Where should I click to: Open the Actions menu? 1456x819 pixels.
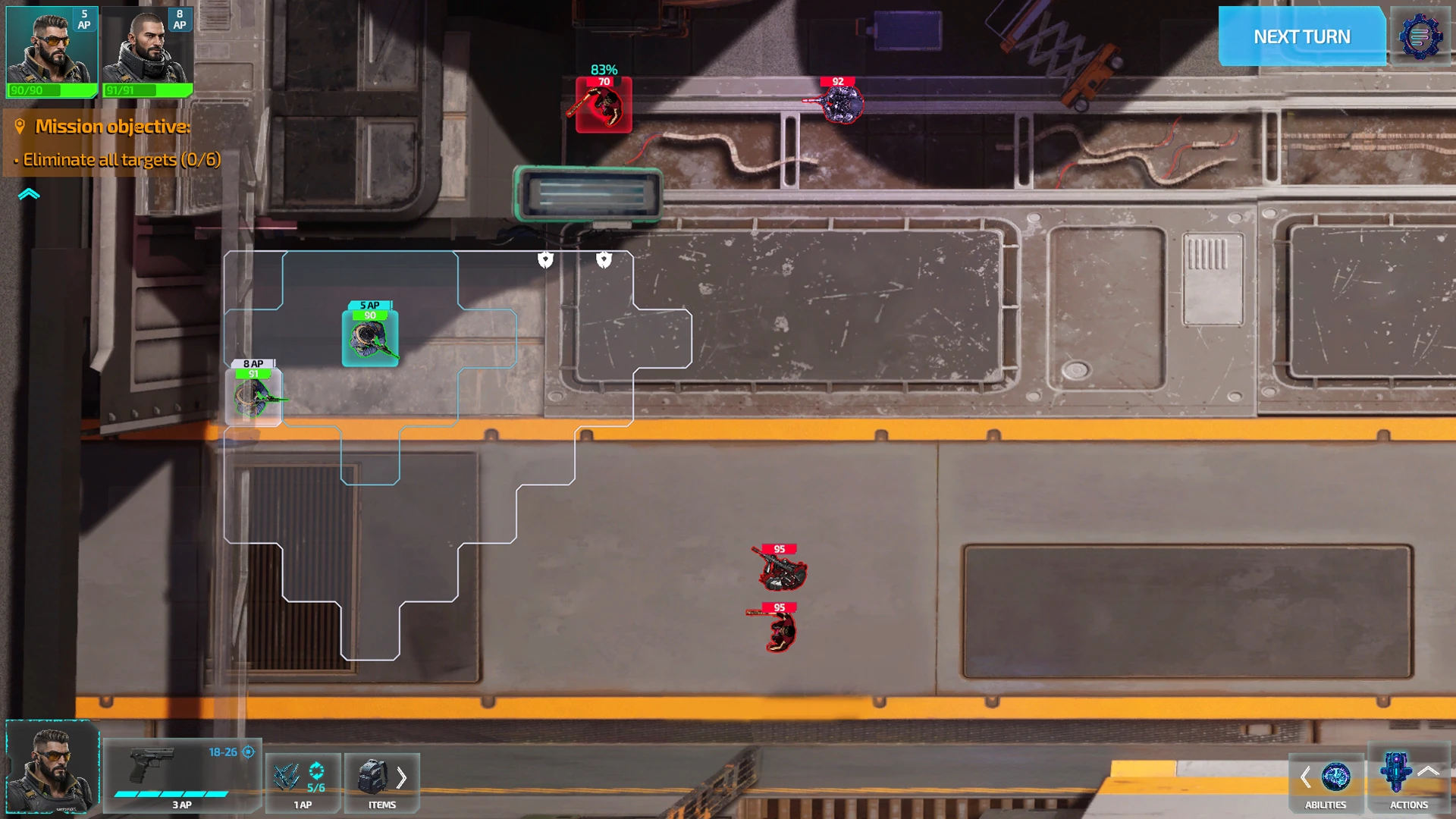coord(1408,781)
